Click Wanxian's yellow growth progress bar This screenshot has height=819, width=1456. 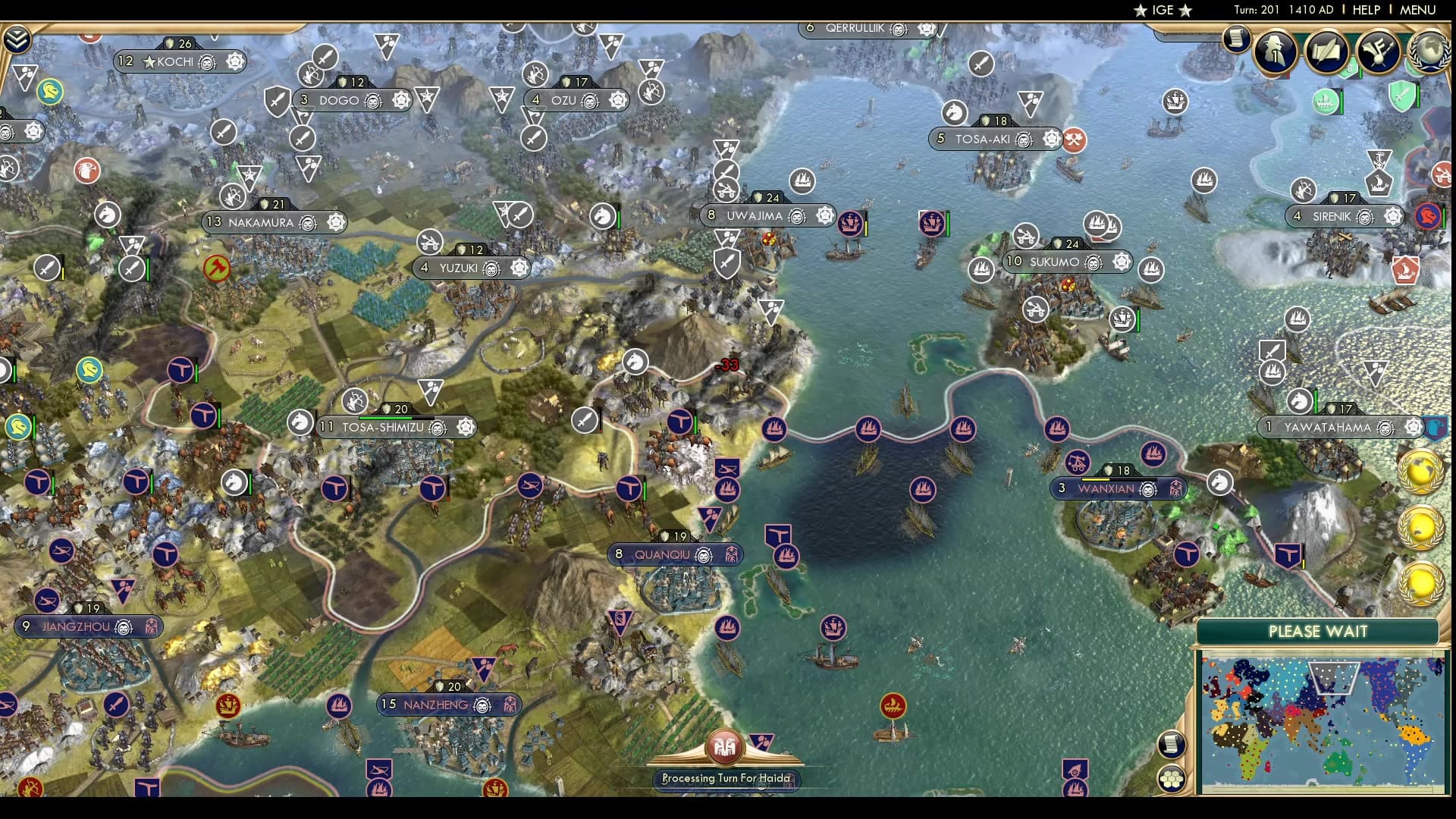point(1094,479)
